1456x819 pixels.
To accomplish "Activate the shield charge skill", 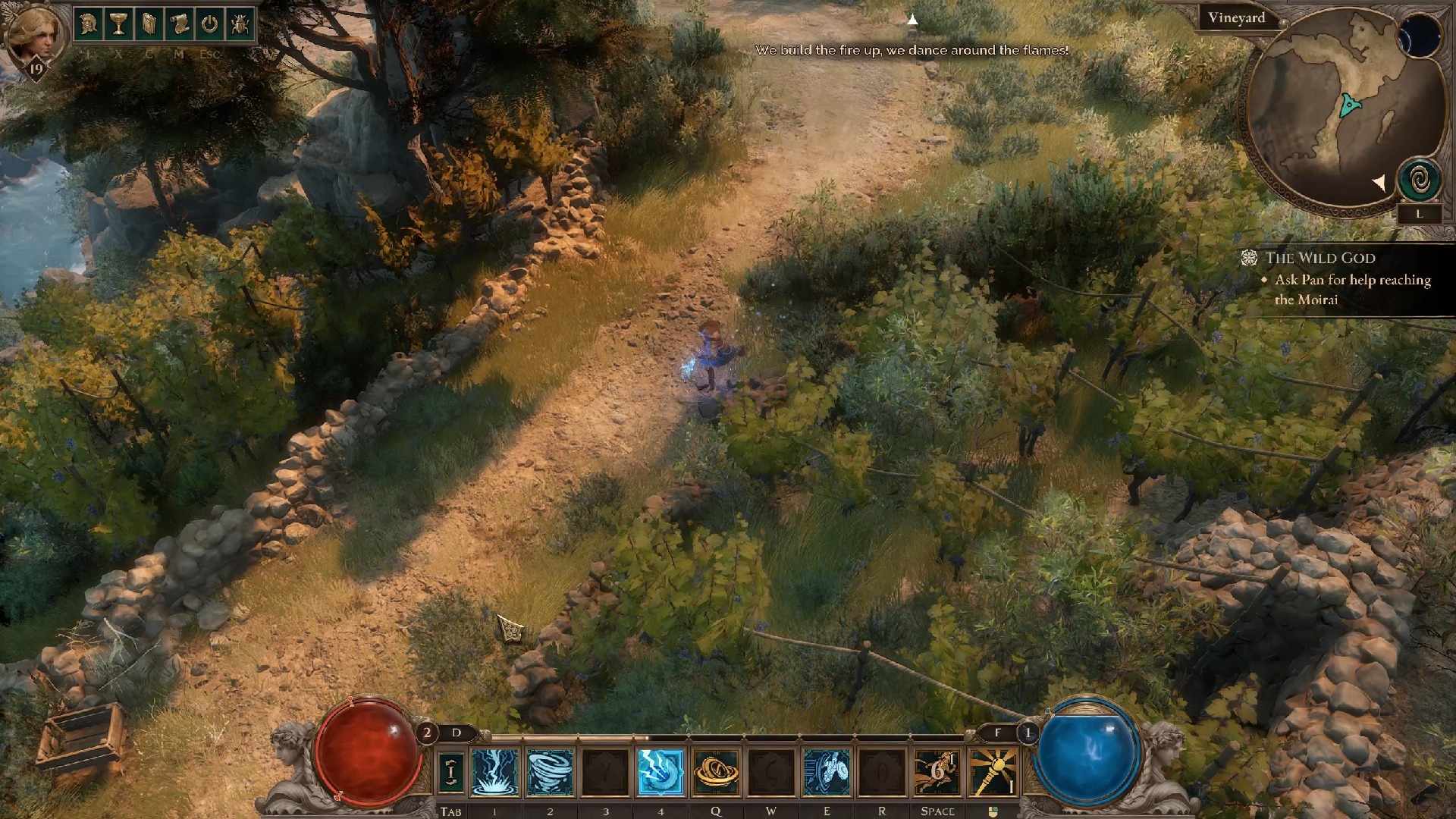I will point(827,772).
